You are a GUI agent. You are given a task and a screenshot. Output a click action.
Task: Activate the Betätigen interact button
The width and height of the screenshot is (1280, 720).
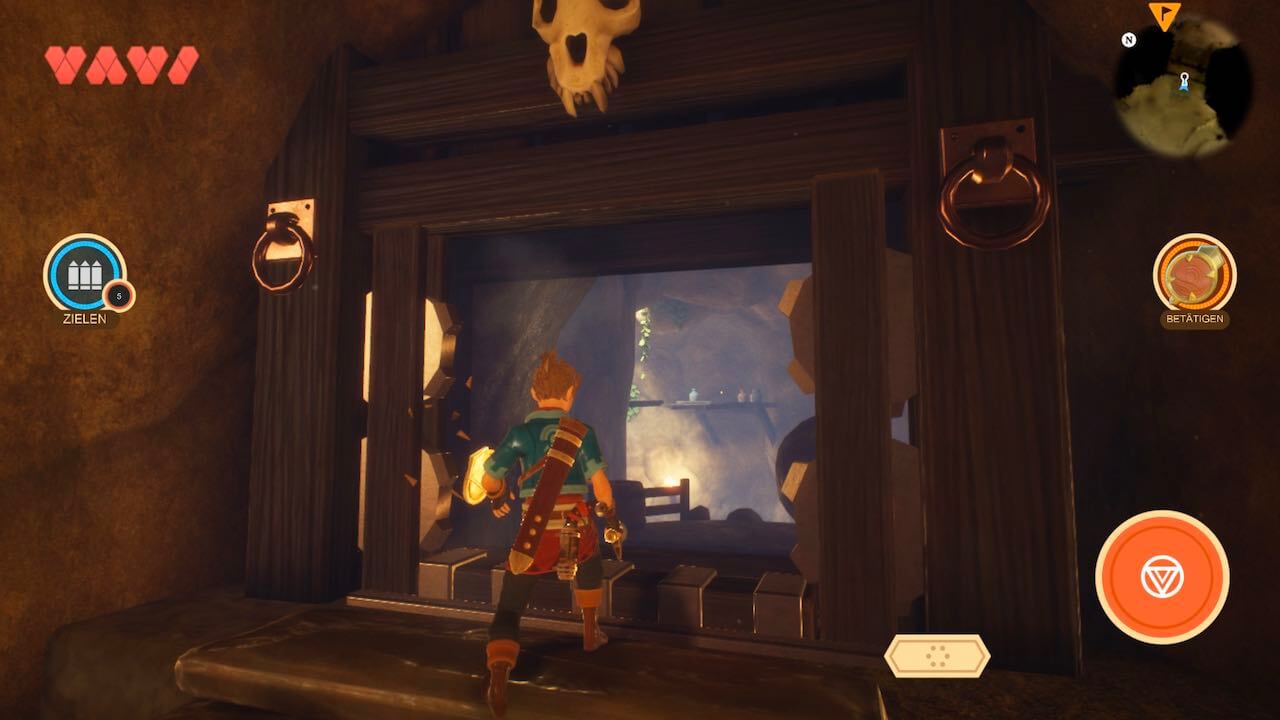1194,274
